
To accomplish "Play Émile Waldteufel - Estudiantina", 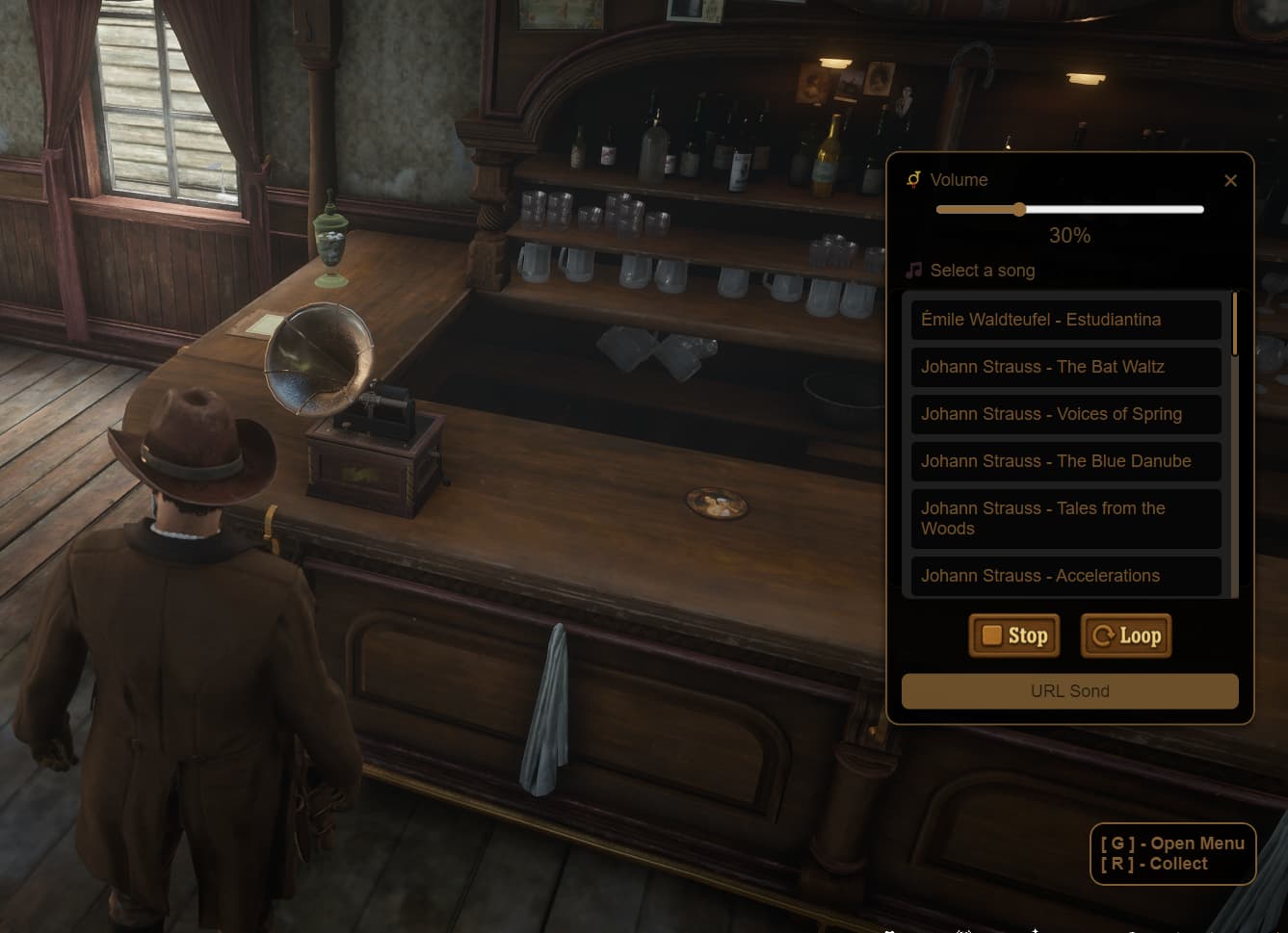I will 1065,320.
